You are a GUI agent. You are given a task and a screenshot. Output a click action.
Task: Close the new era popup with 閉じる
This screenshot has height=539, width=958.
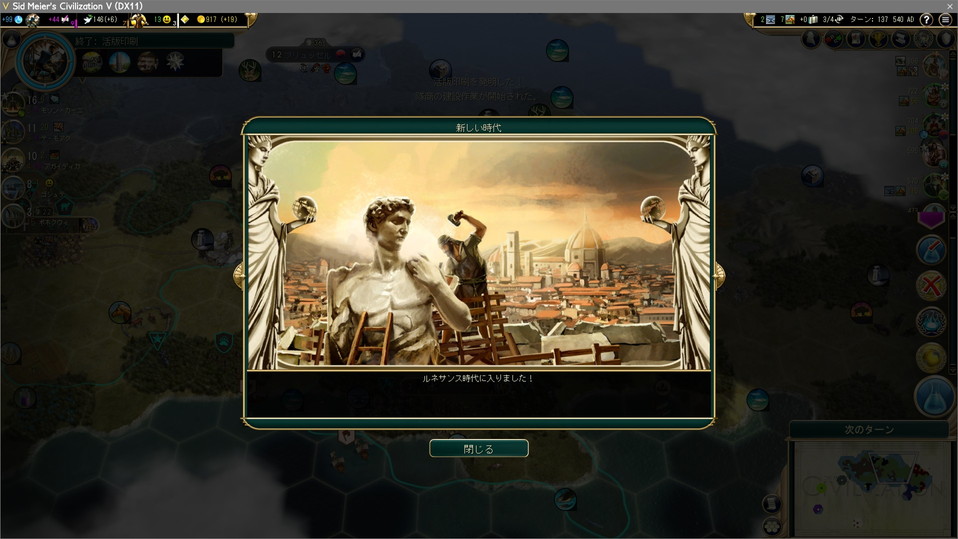click(478, 449)
